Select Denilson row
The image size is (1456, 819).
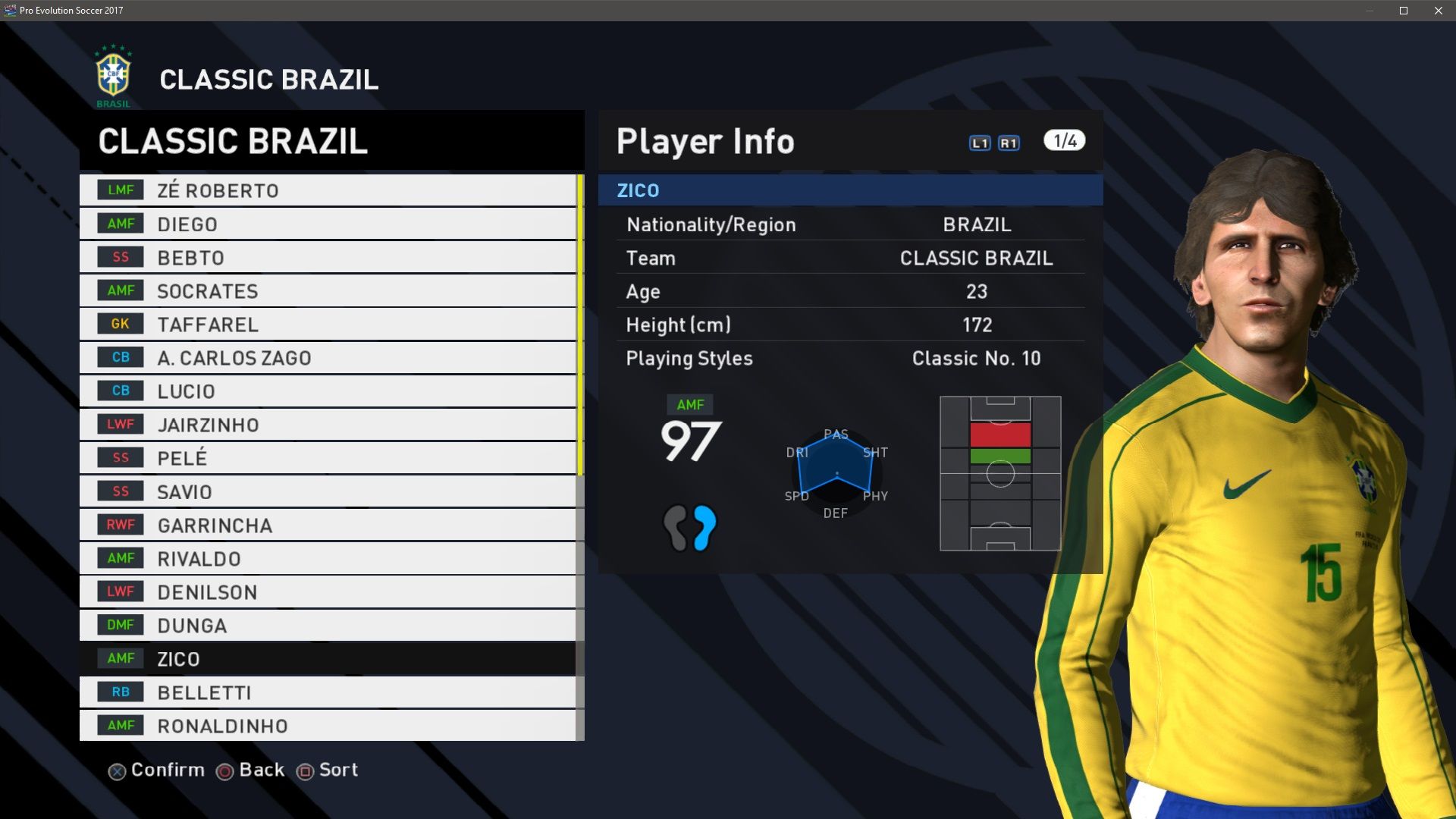328,591
